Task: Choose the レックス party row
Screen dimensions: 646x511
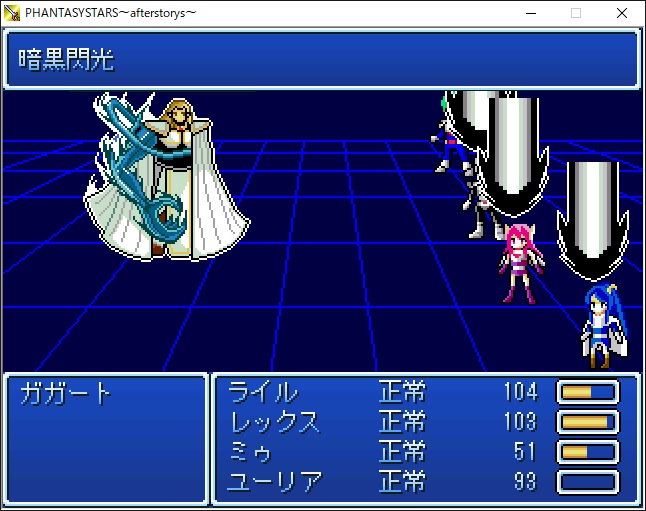Action: 275,421
